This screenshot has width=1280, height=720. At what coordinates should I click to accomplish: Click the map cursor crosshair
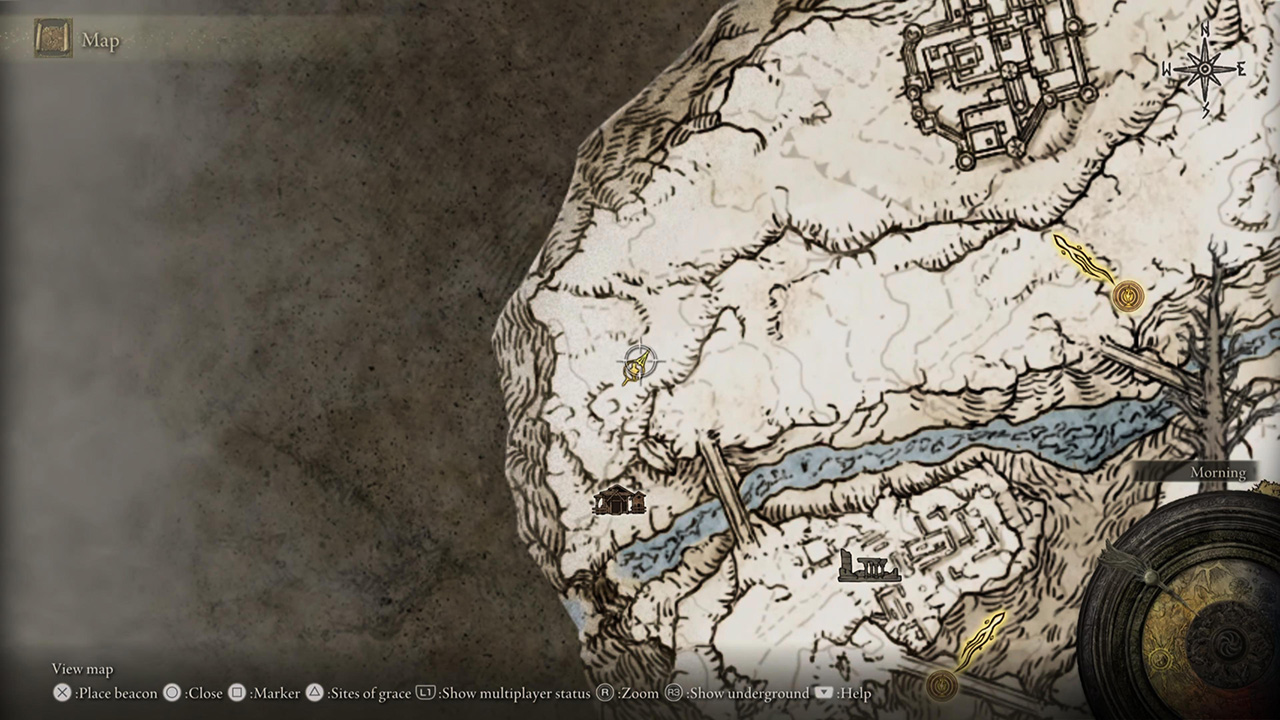(x=640, y=360)
